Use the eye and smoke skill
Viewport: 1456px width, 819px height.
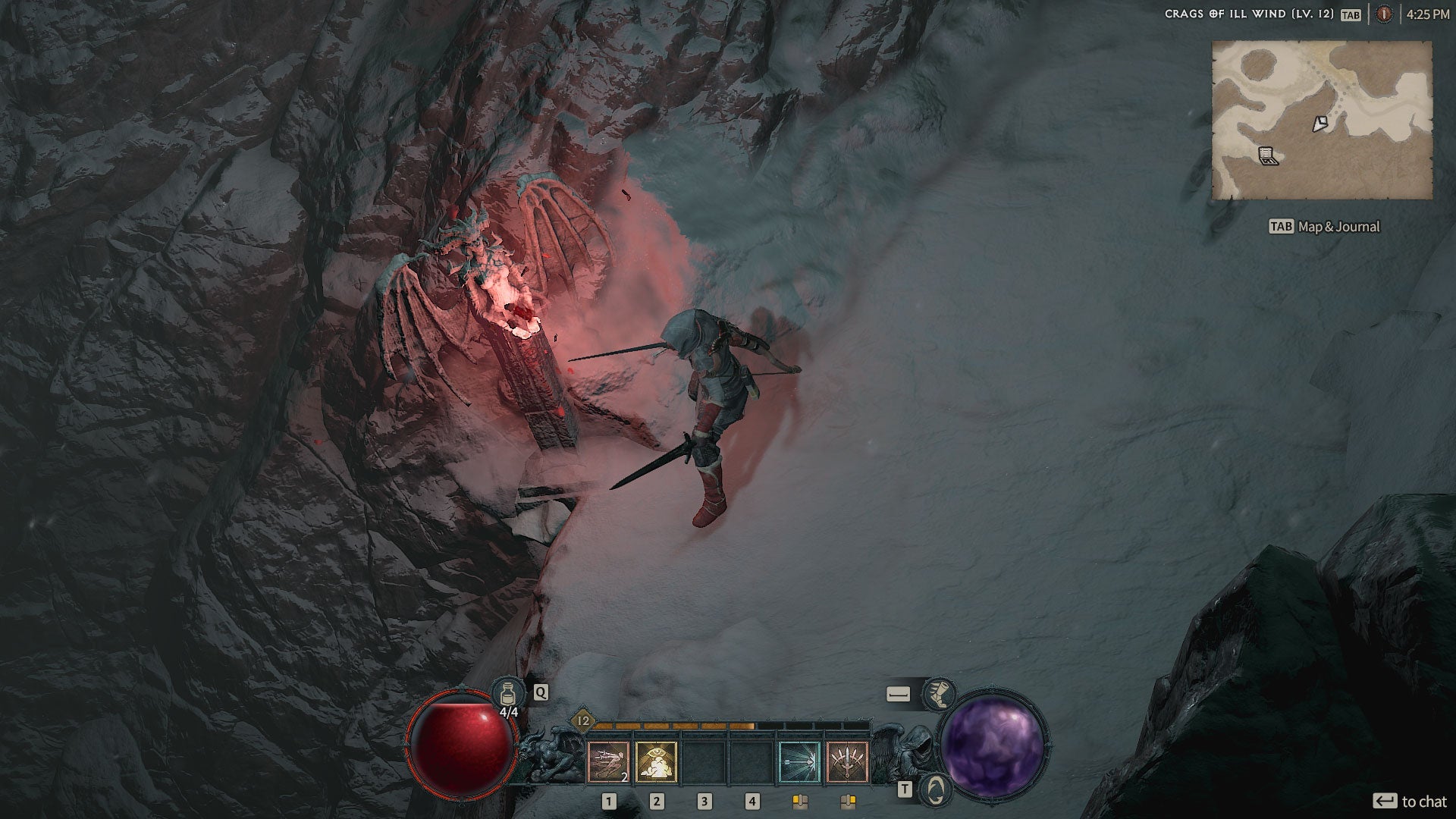pyautogui.click(x=656, y=761)
